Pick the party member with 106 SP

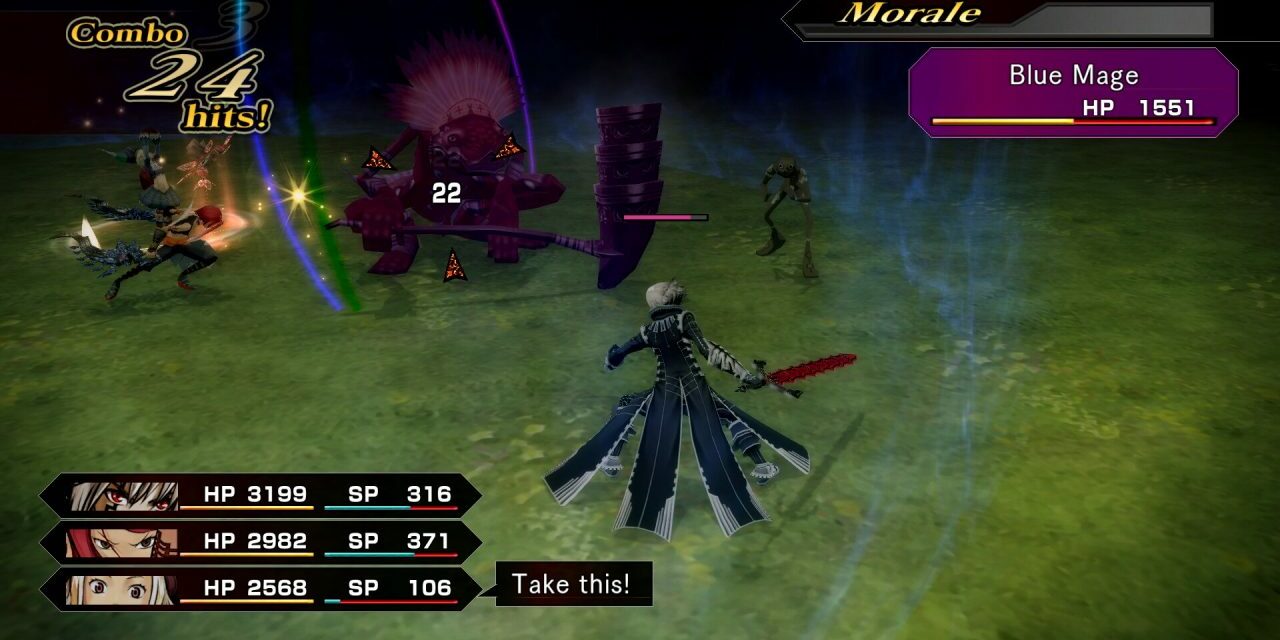click(x=260, y=588)
